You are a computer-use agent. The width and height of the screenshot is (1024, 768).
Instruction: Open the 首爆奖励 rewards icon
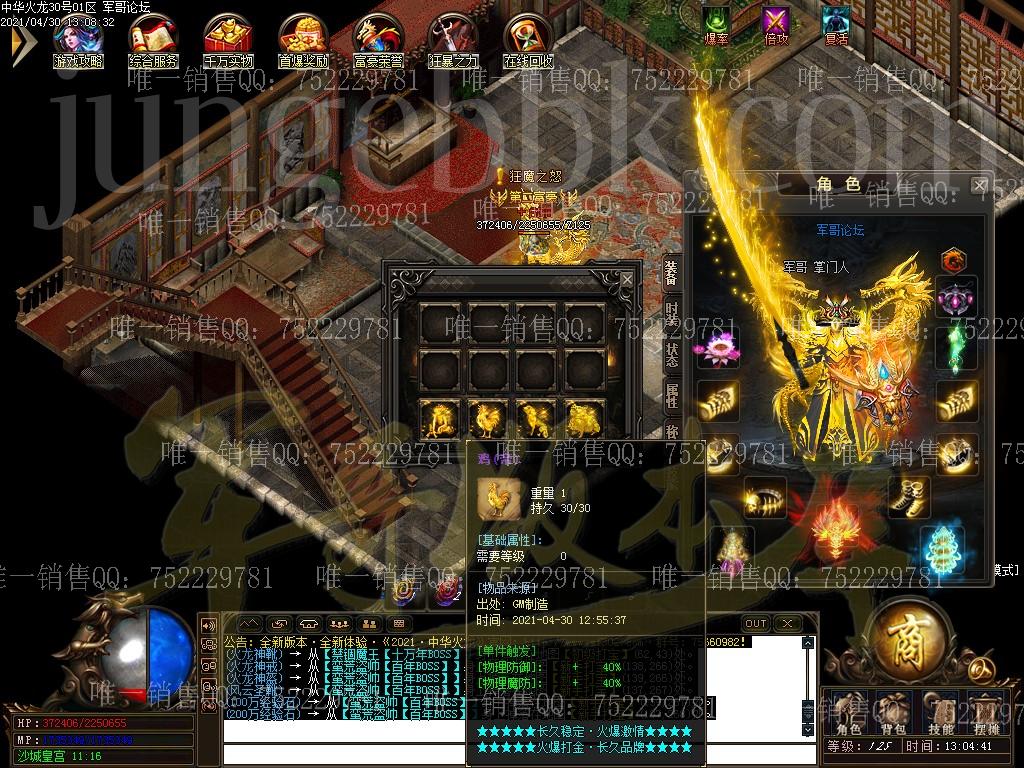tap(303, 36)
